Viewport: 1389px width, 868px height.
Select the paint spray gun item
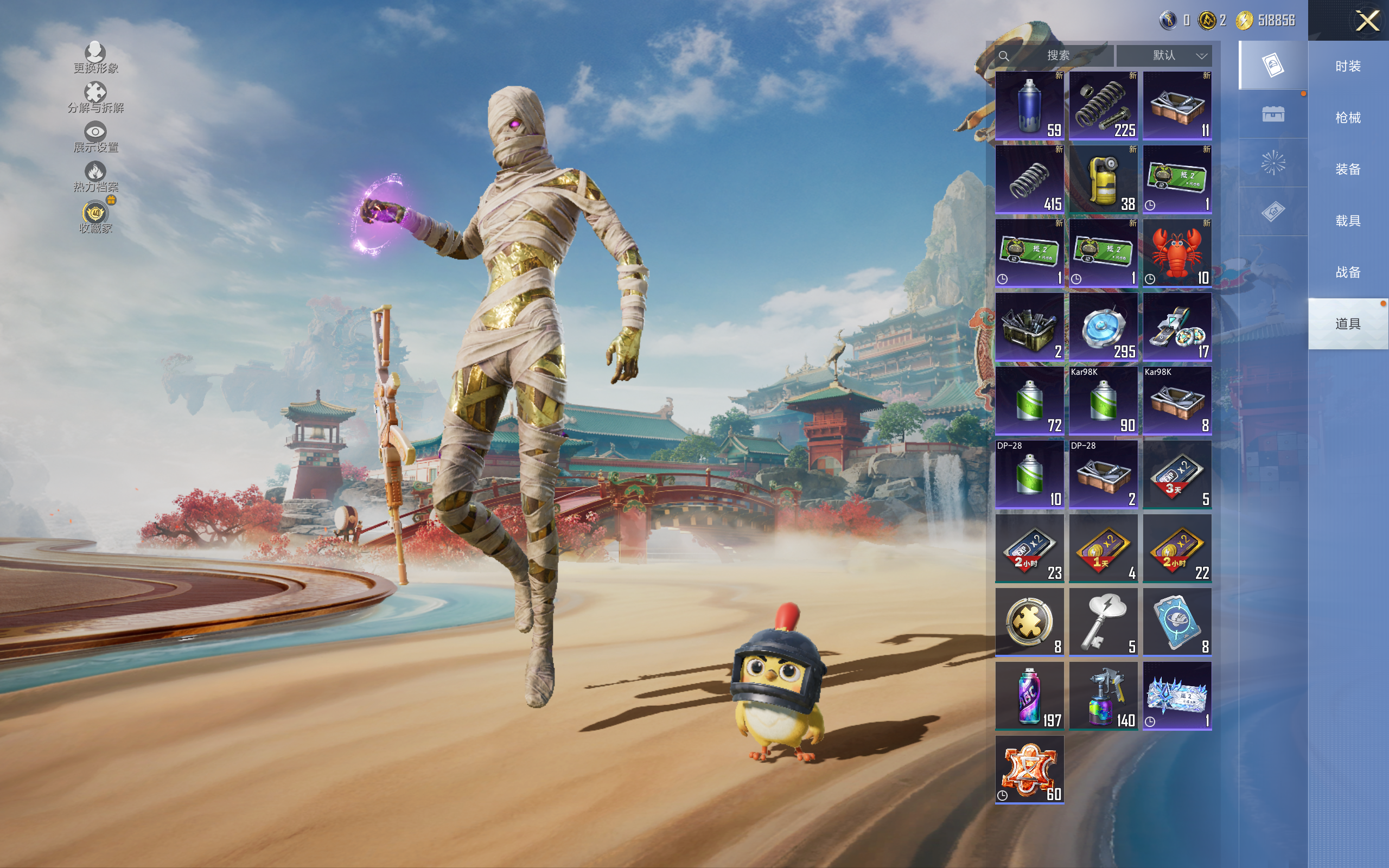(x=1103, y=696)
